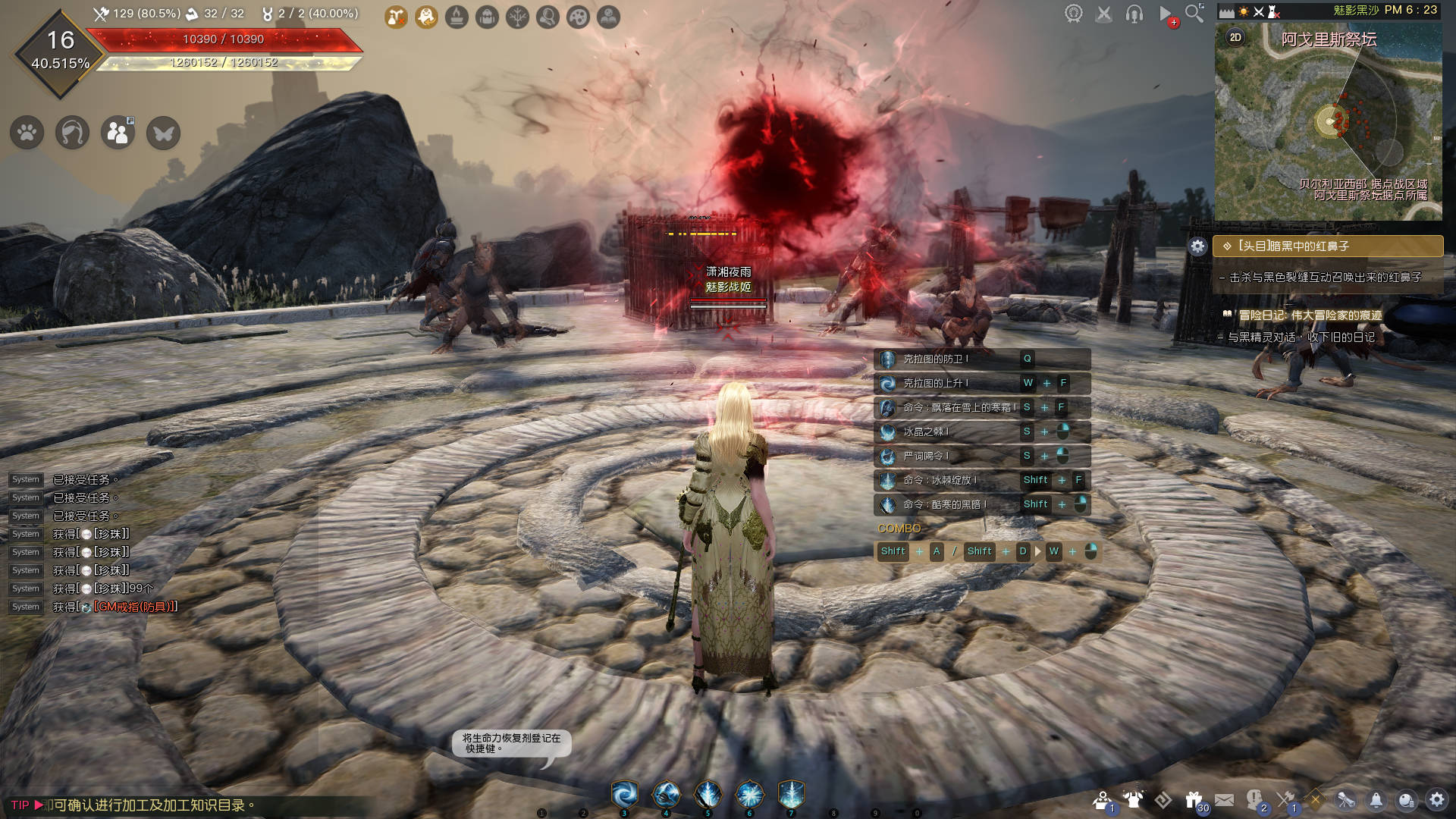Open the gear settings menu icon
1456x819 pixels.
pyautogui.click(x=1436, y=800)
